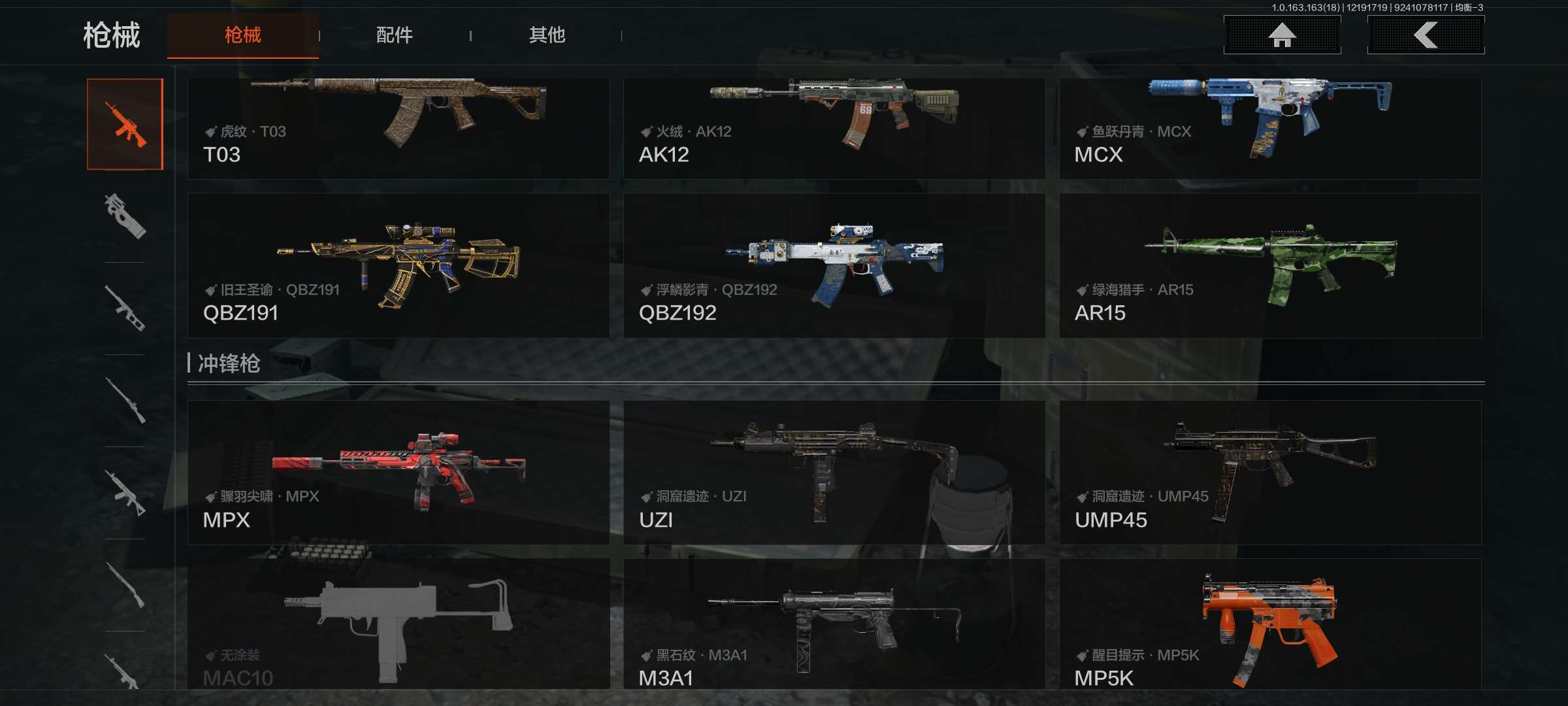
Task: Open the gold QBZ191 card
Action: point(399,265)
